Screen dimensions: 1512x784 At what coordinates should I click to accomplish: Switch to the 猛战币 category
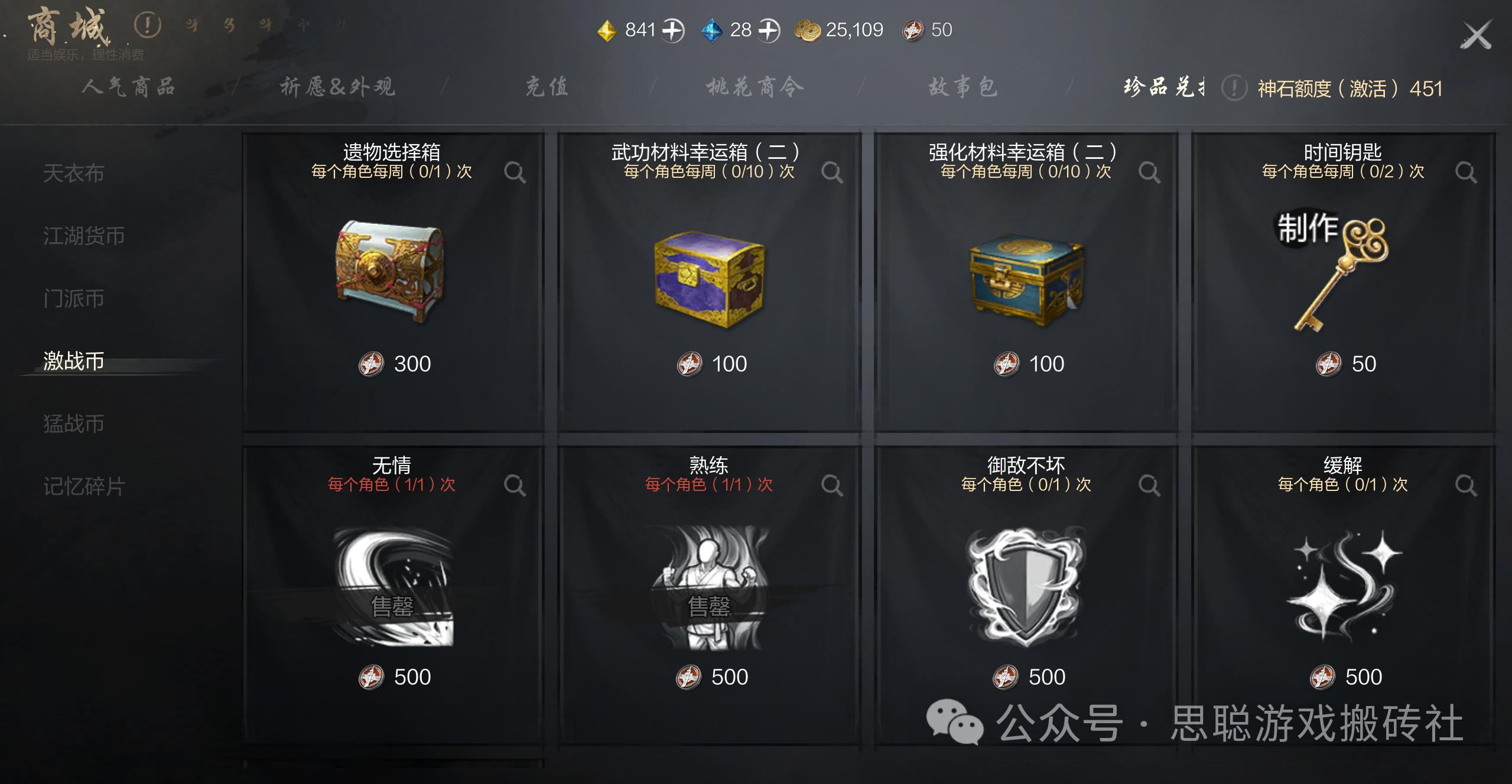[74, 424]
